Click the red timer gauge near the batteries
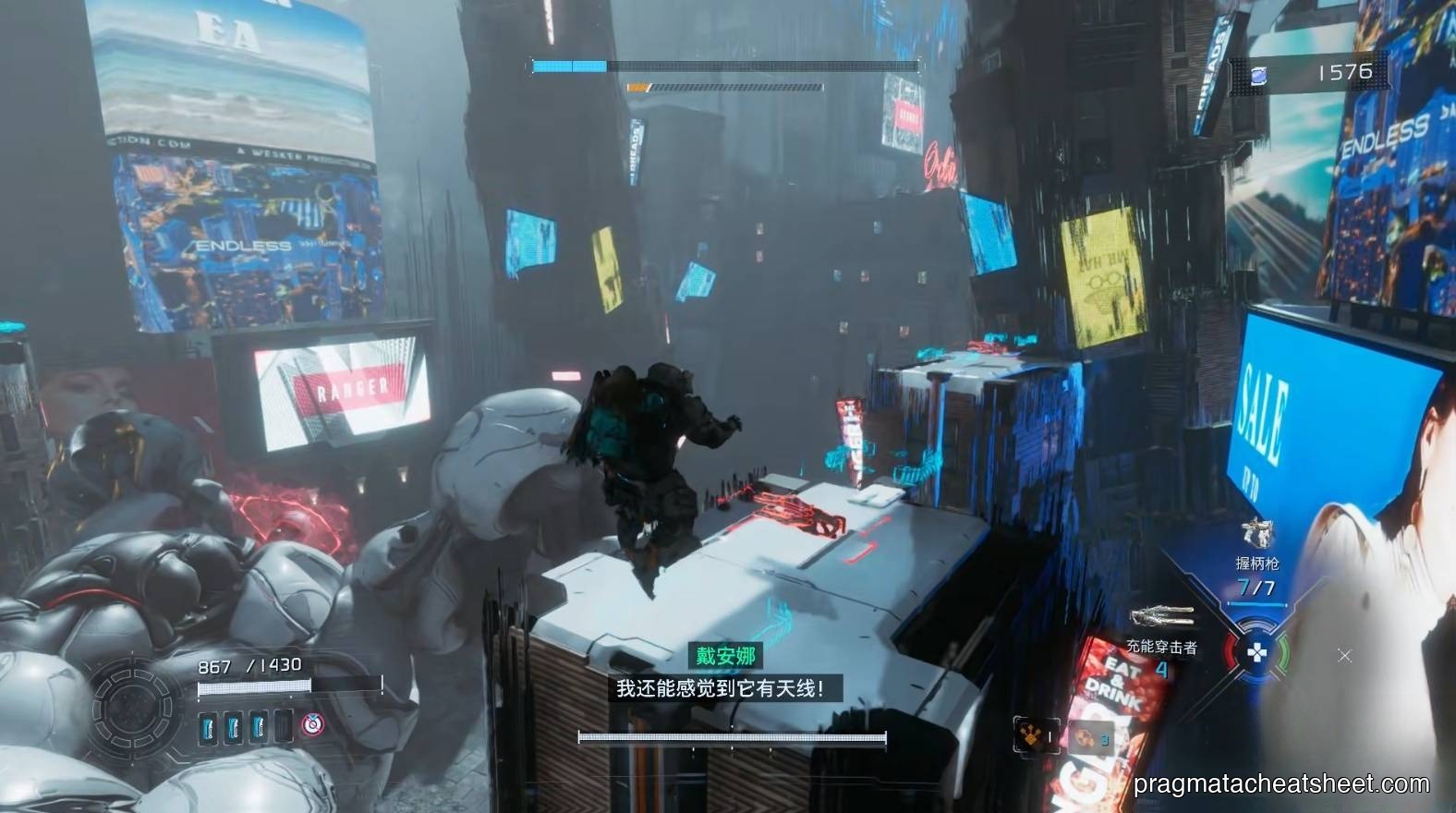Viewport: 1456px width, 813px height. [x=311, y=724]
